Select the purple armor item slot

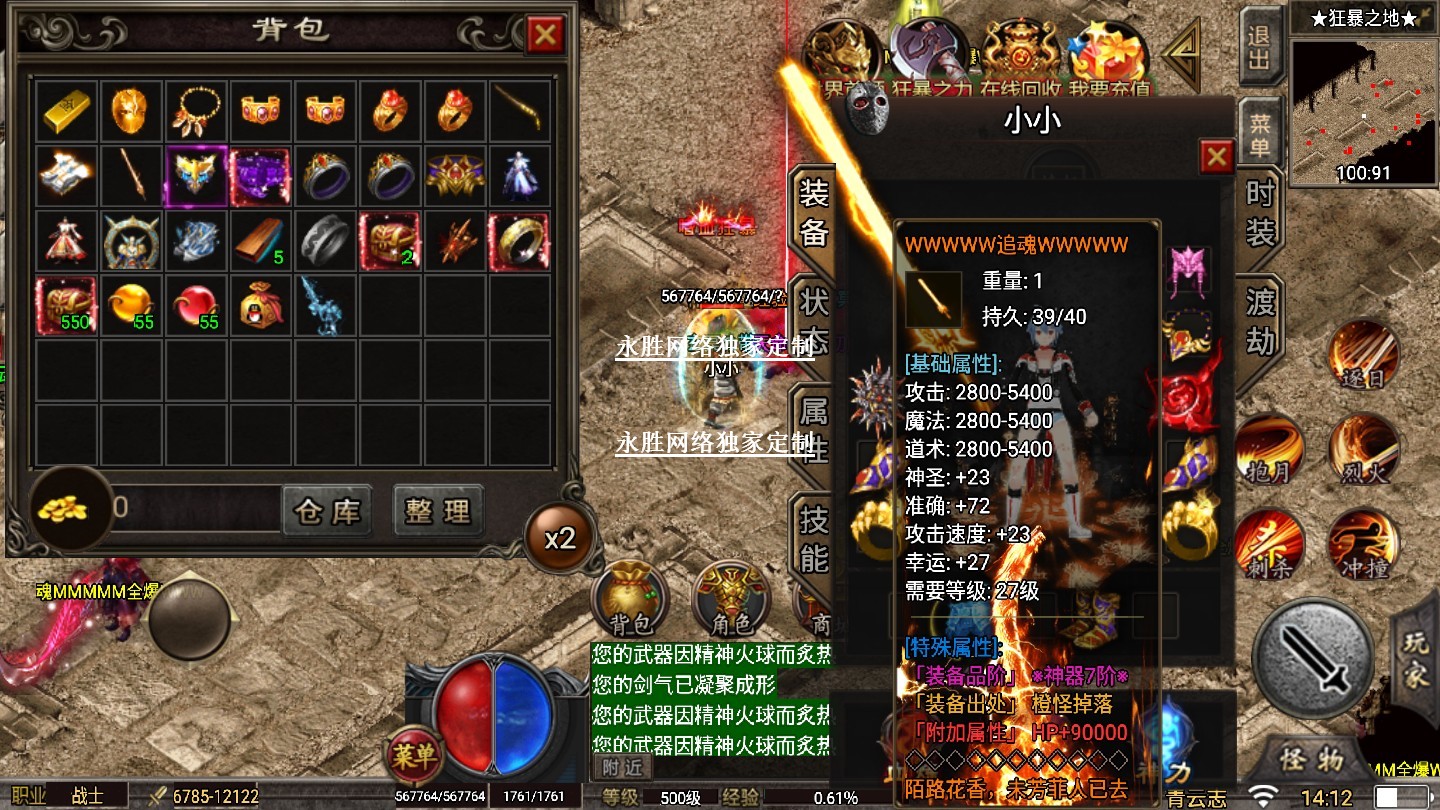(x=259, y=175)
